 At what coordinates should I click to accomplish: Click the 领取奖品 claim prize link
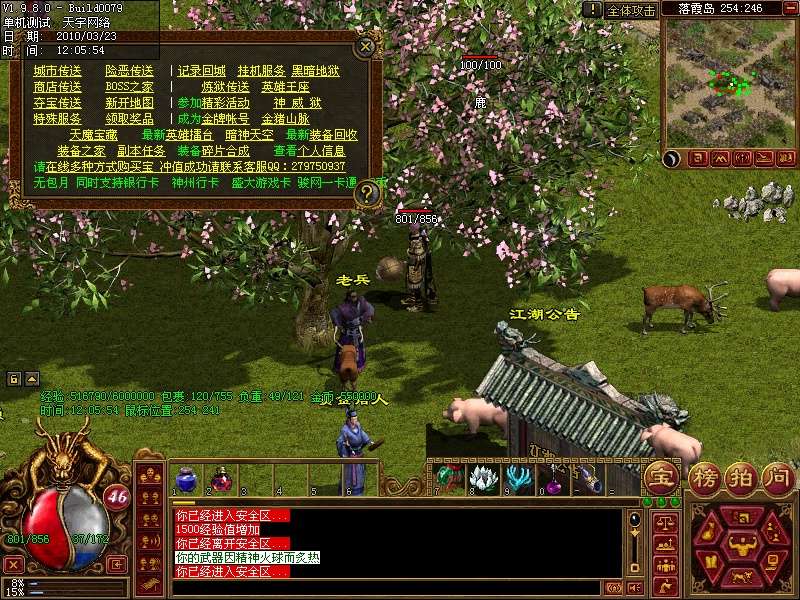(129, 118)
